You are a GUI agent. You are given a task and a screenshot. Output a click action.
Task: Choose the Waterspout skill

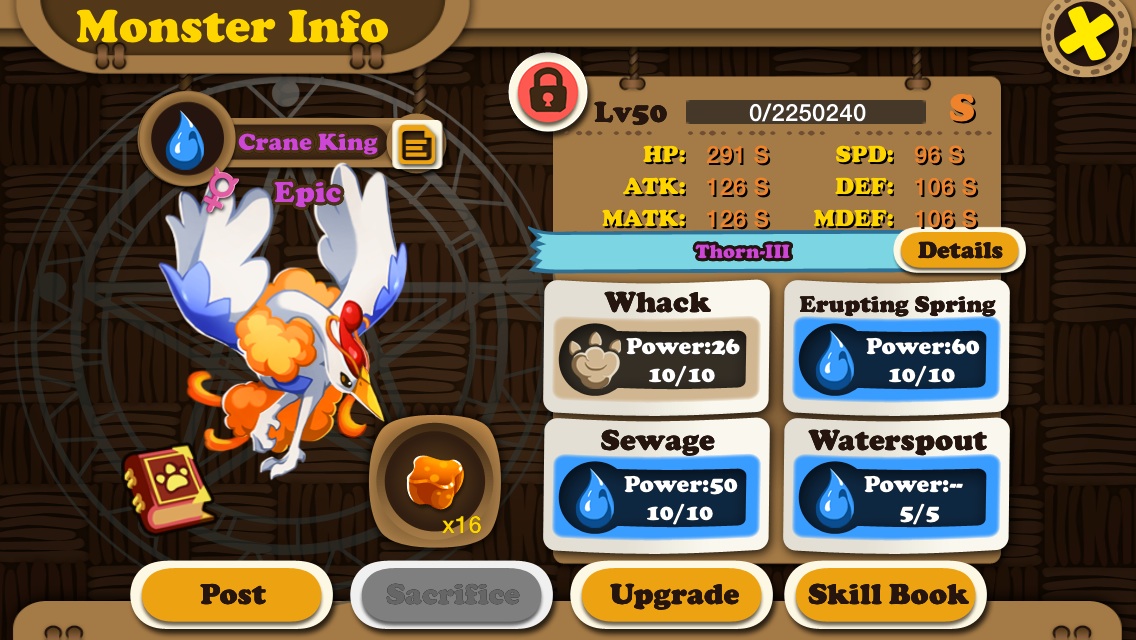click(x=896, y=485)
